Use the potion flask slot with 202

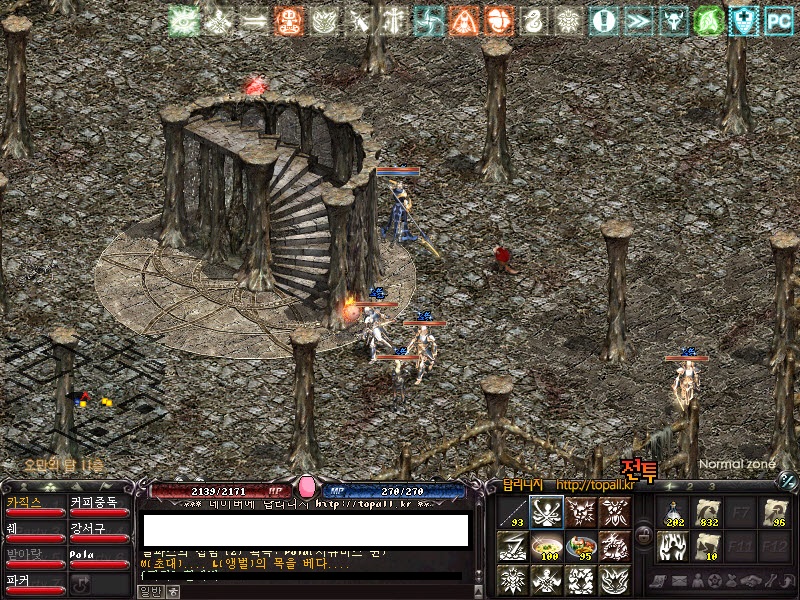click(x=674, y=513)
